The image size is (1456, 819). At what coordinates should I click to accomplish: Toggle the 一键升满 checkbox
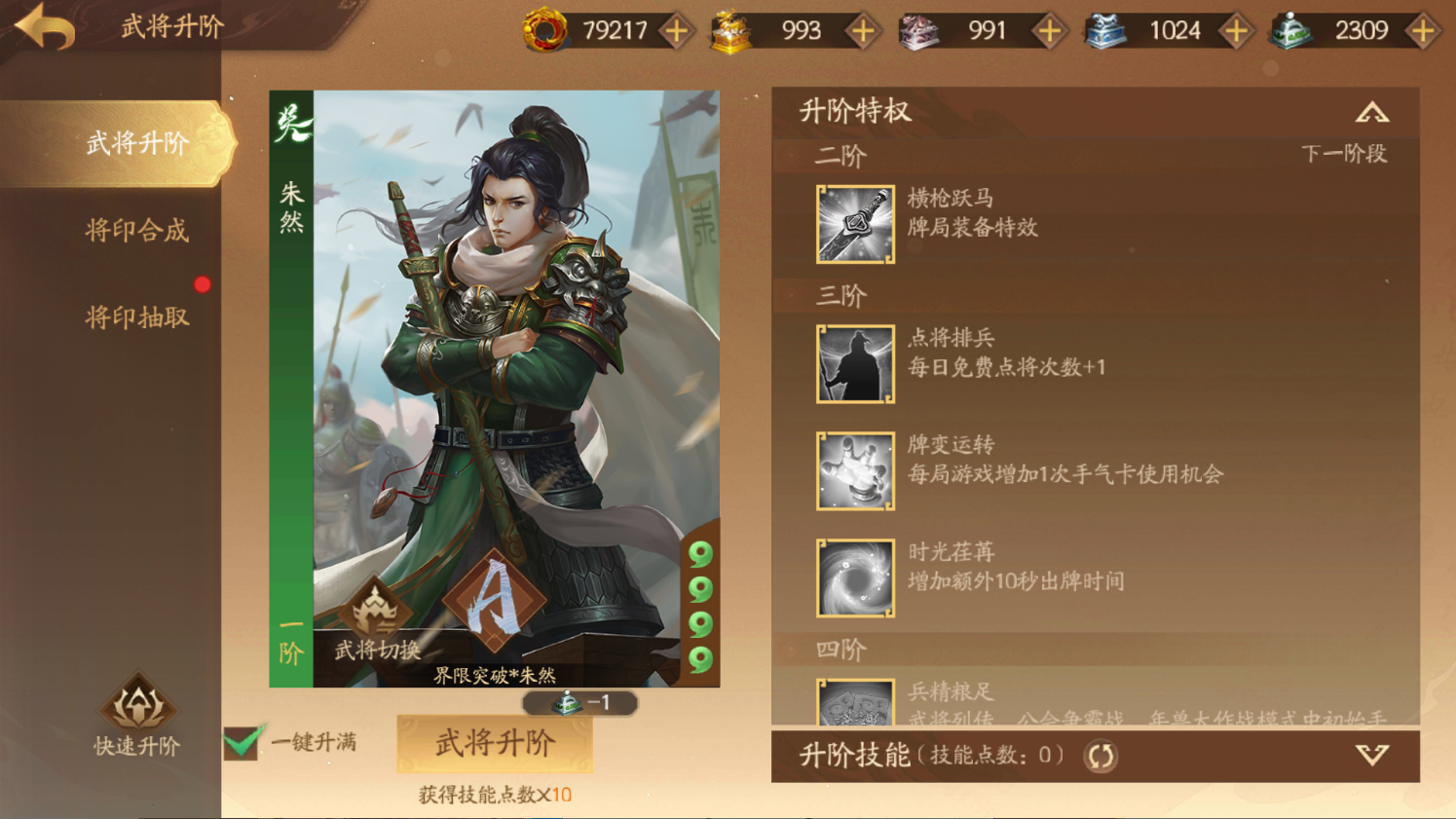click(x=242, y=742)
